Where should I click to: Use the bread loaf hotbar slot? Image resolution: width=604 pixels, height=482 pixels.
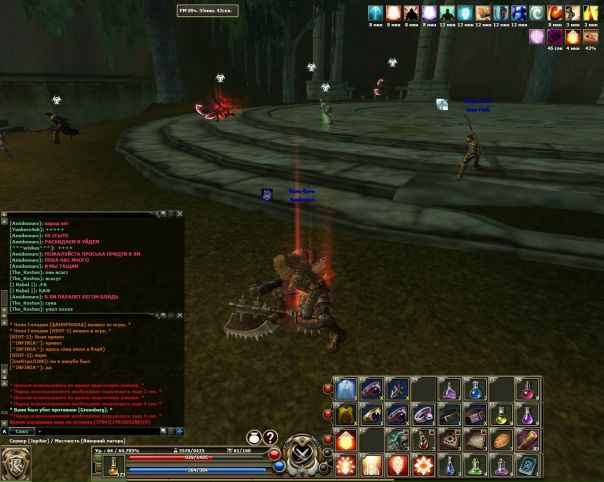[x=501, y=440]
